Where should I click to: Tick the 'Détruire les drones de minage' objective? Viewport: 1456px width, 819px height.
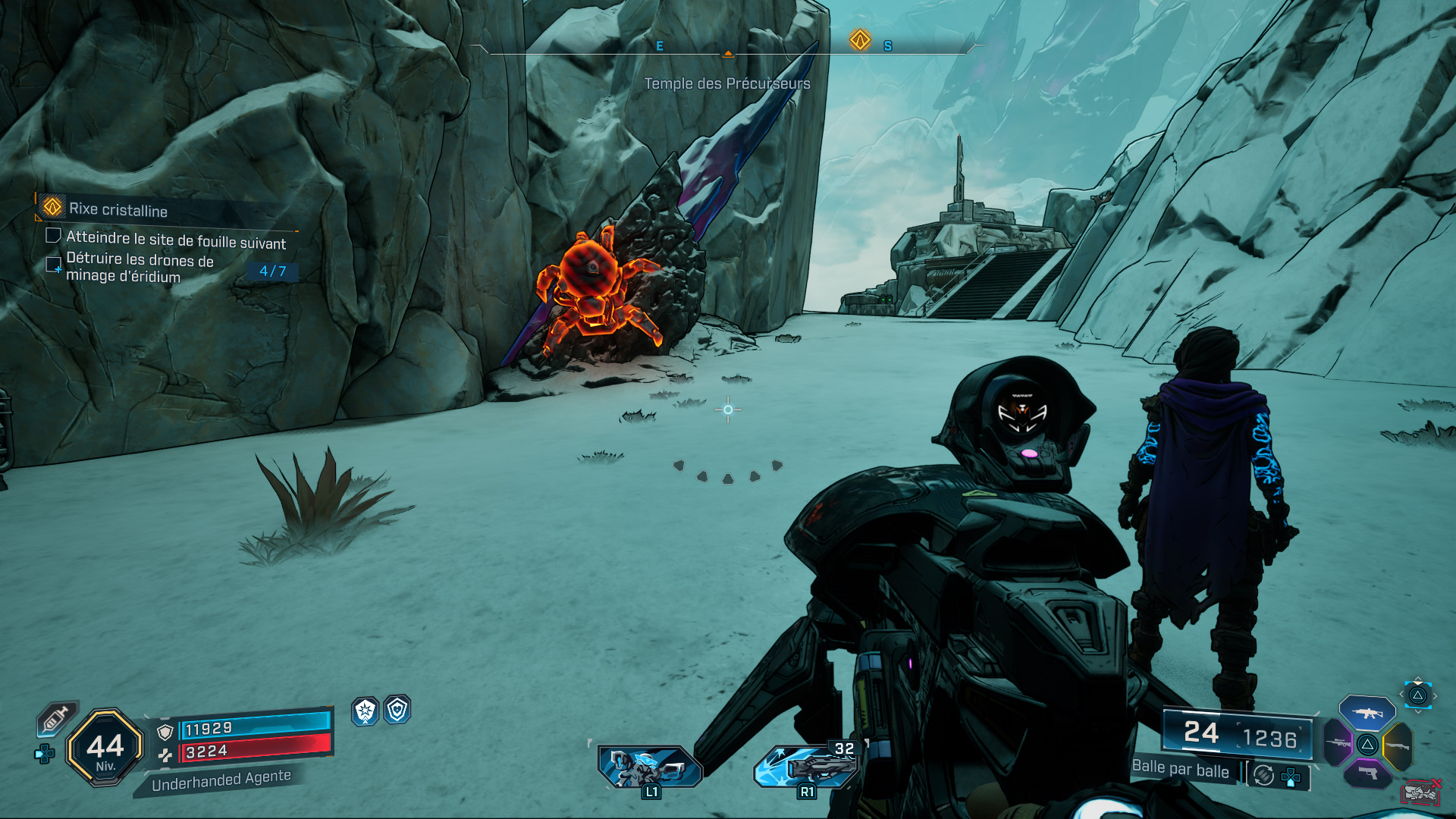point(53,264)
